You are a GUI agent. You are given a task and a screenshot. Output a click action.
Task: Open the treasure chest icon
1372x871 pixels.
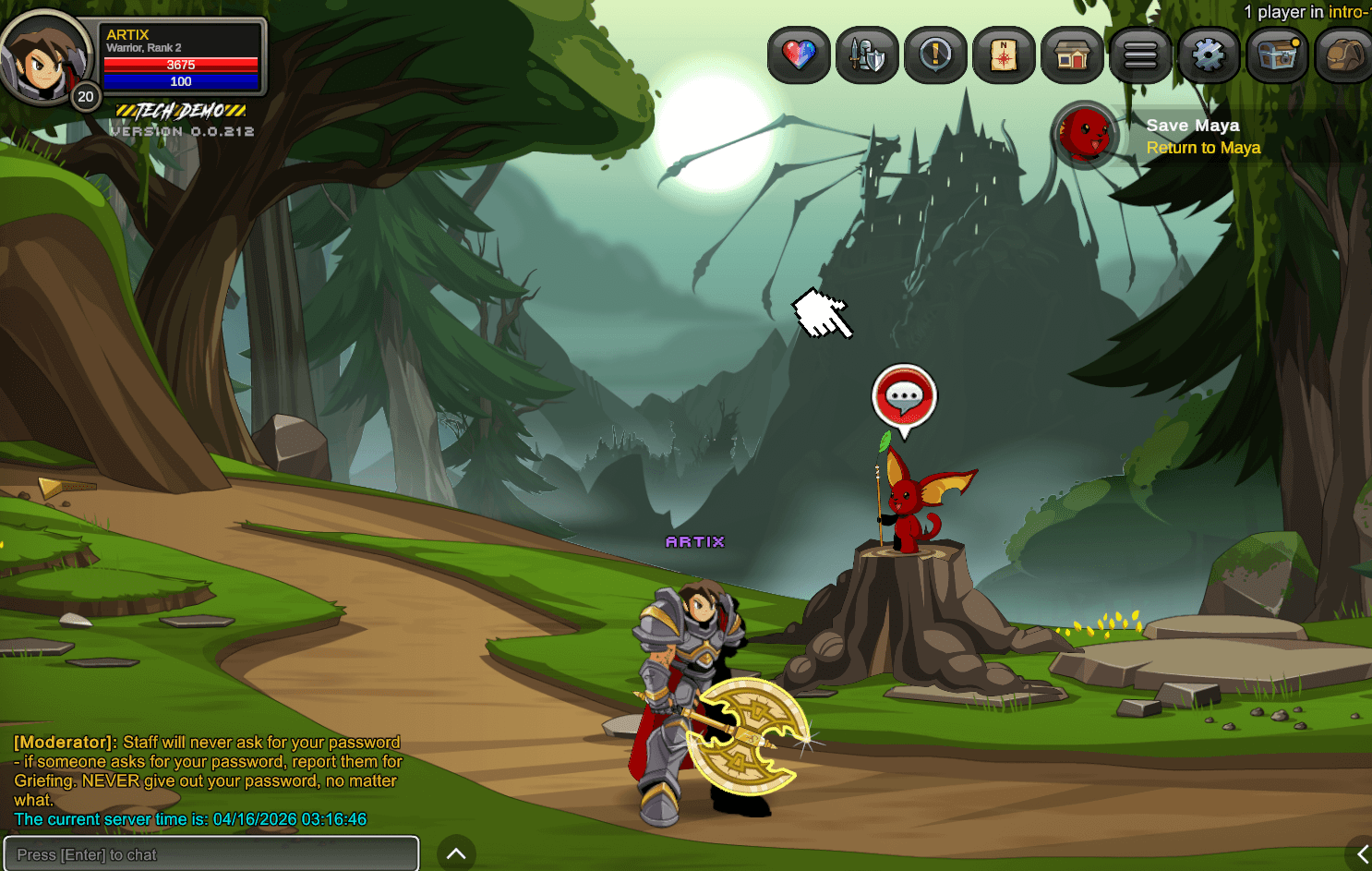tap(1277, 55)
